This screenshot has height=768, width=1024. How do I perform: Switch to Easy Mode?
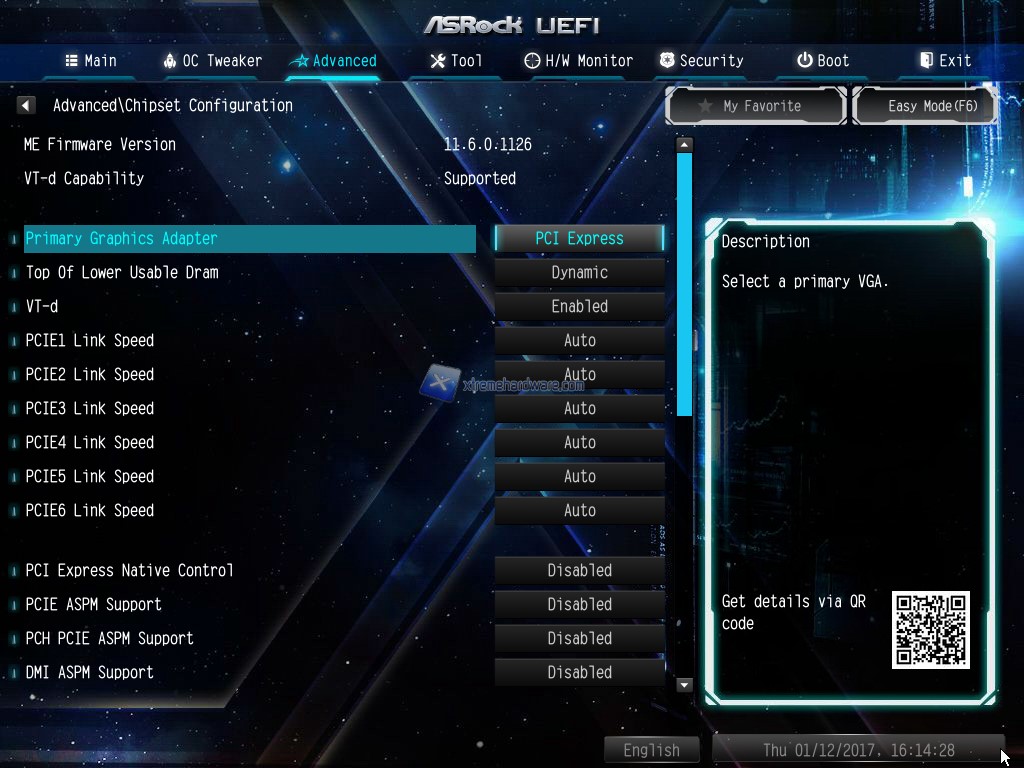pos(925,106)
